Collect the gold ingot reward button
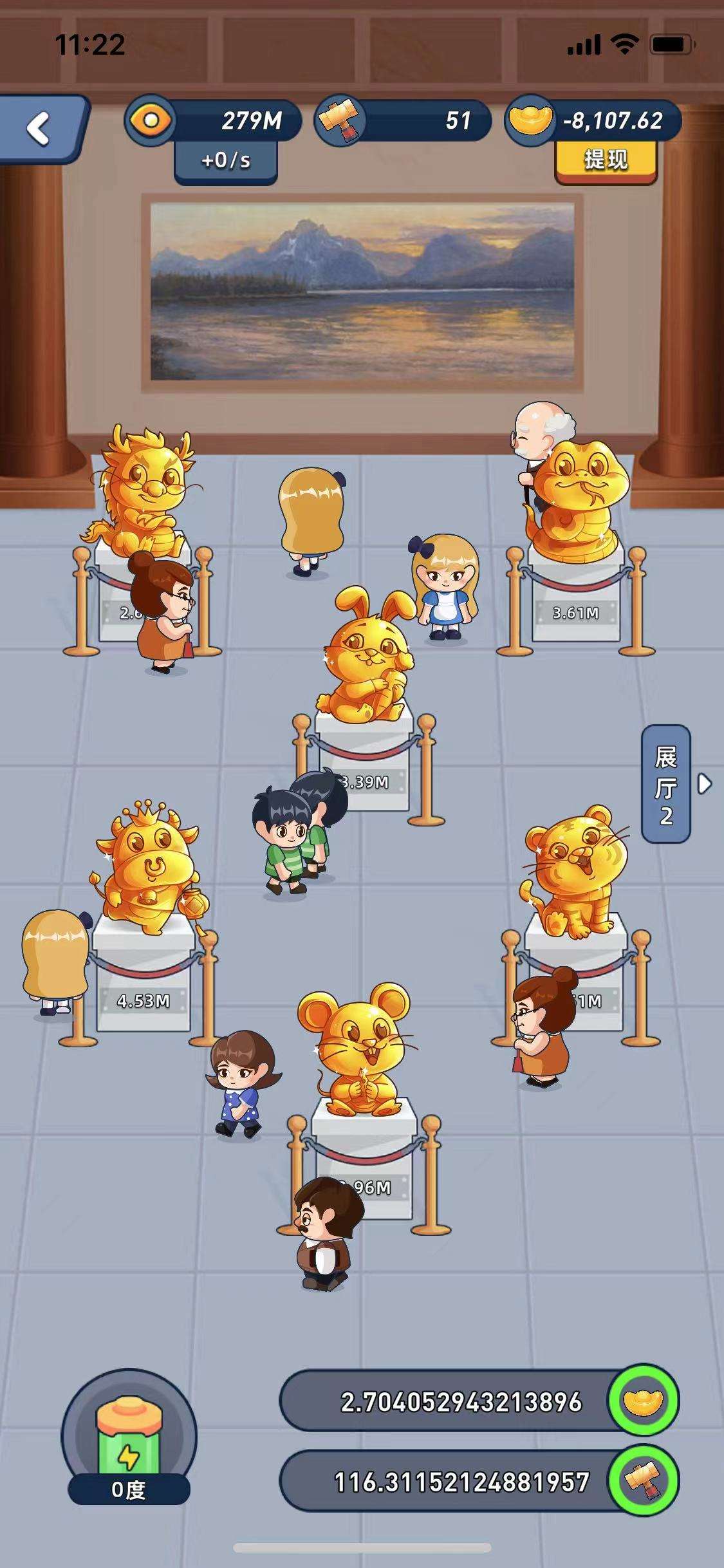724x1568 pixels. [643, 1401]
